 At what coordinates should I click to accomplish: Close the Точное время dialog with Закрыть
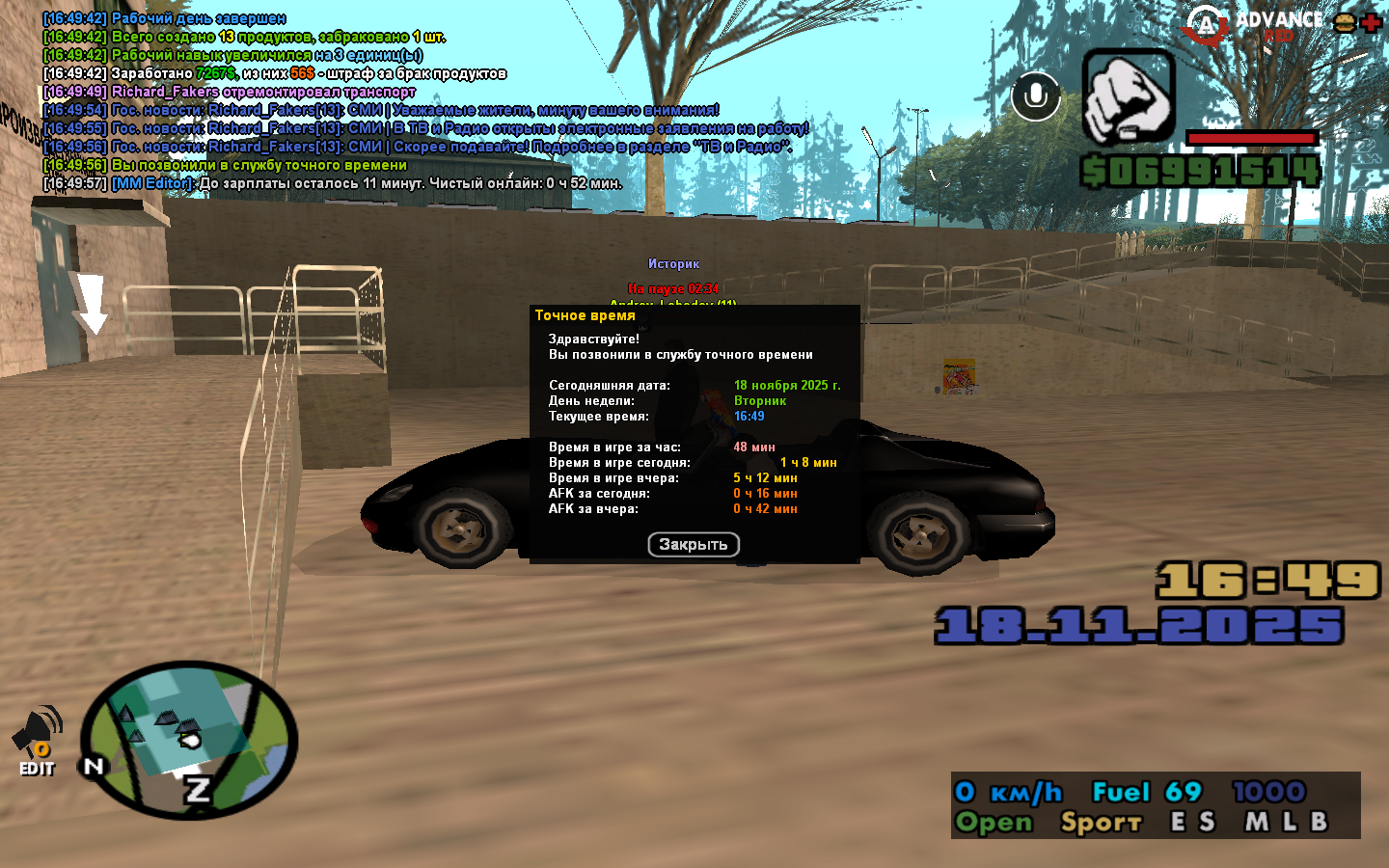[694, 545]
